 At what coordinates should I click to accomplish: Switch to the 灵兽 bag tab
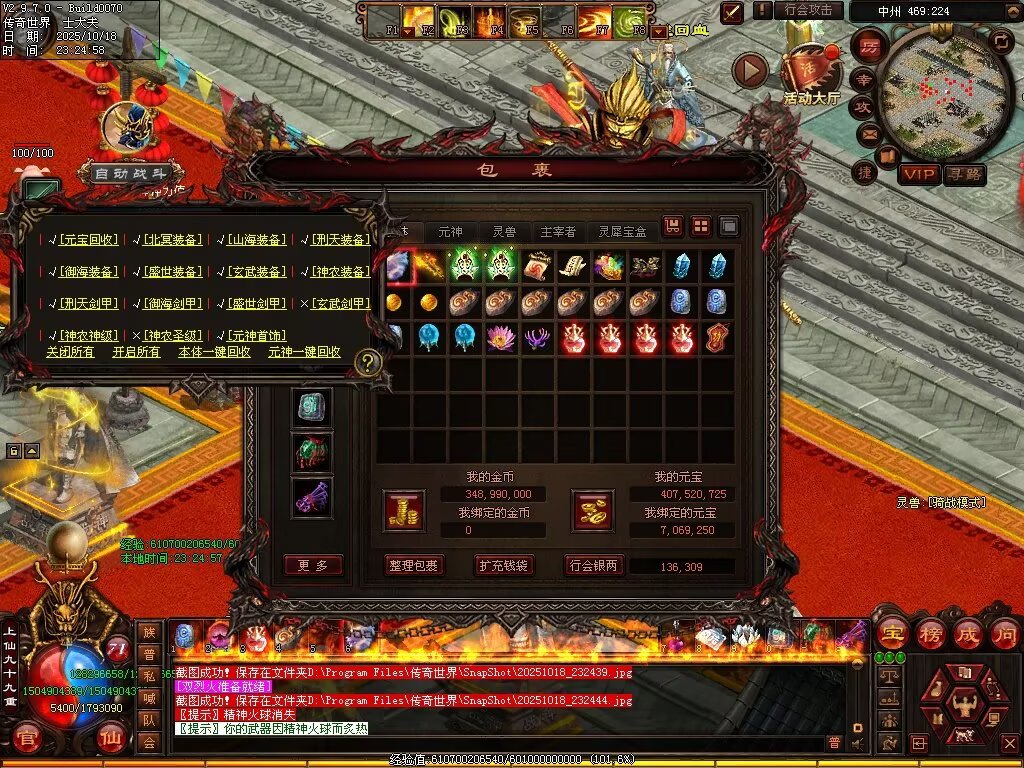coord(504,231)
